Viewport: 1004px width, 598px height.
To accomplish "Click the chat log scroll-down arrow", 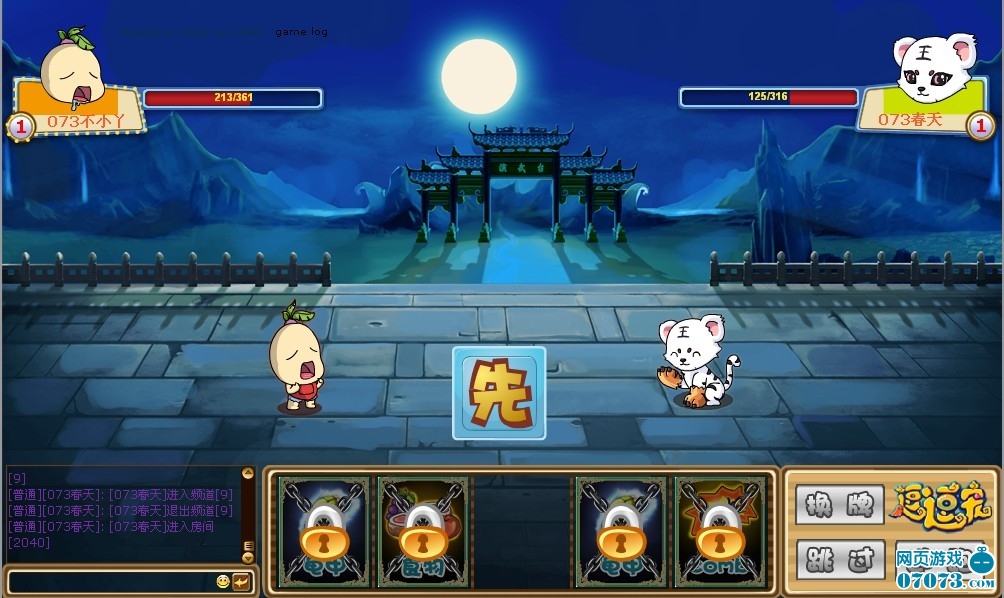I will [247, 557].
